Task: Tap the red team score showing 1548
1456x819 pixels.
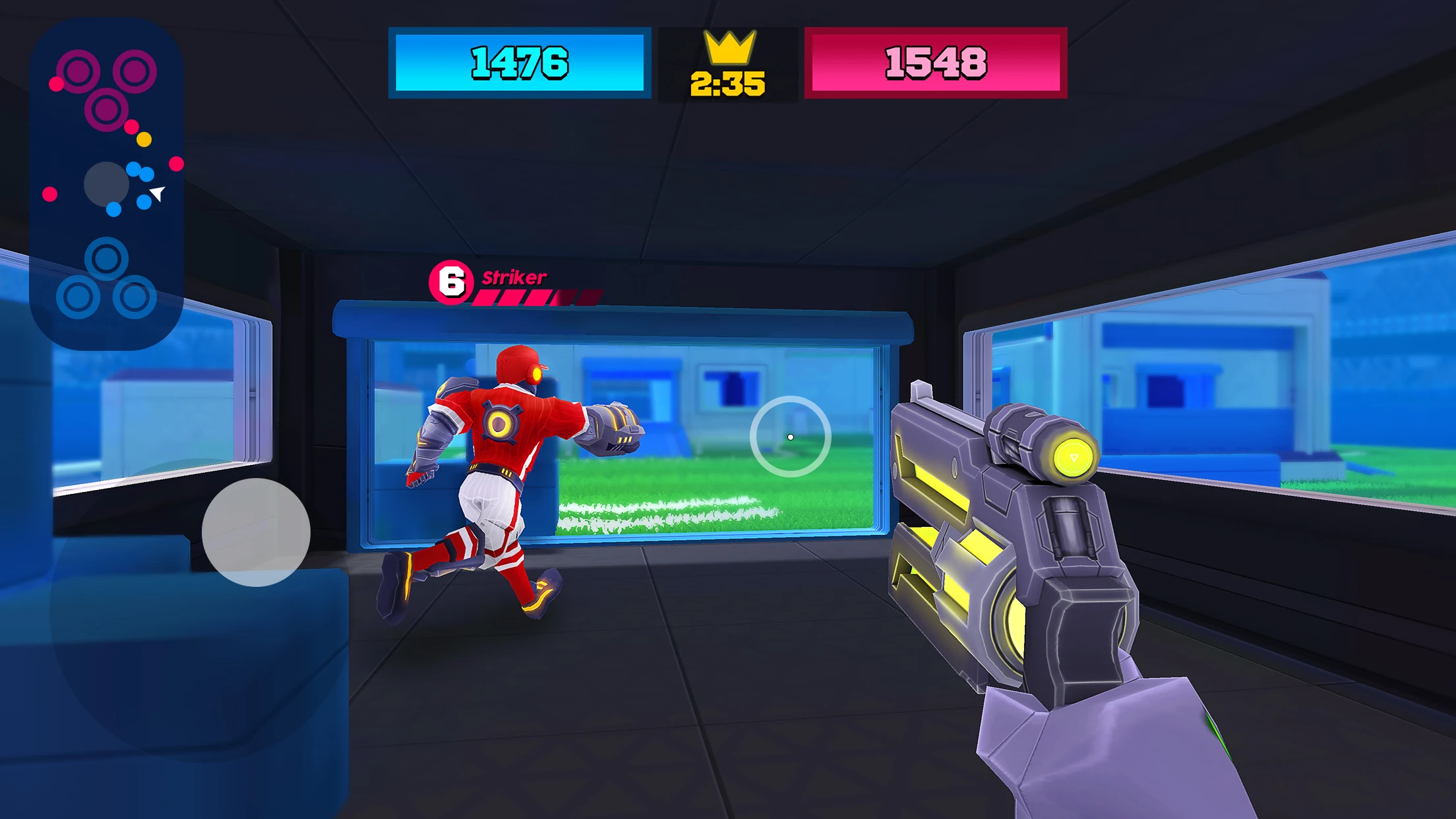Action: point(936,63)
